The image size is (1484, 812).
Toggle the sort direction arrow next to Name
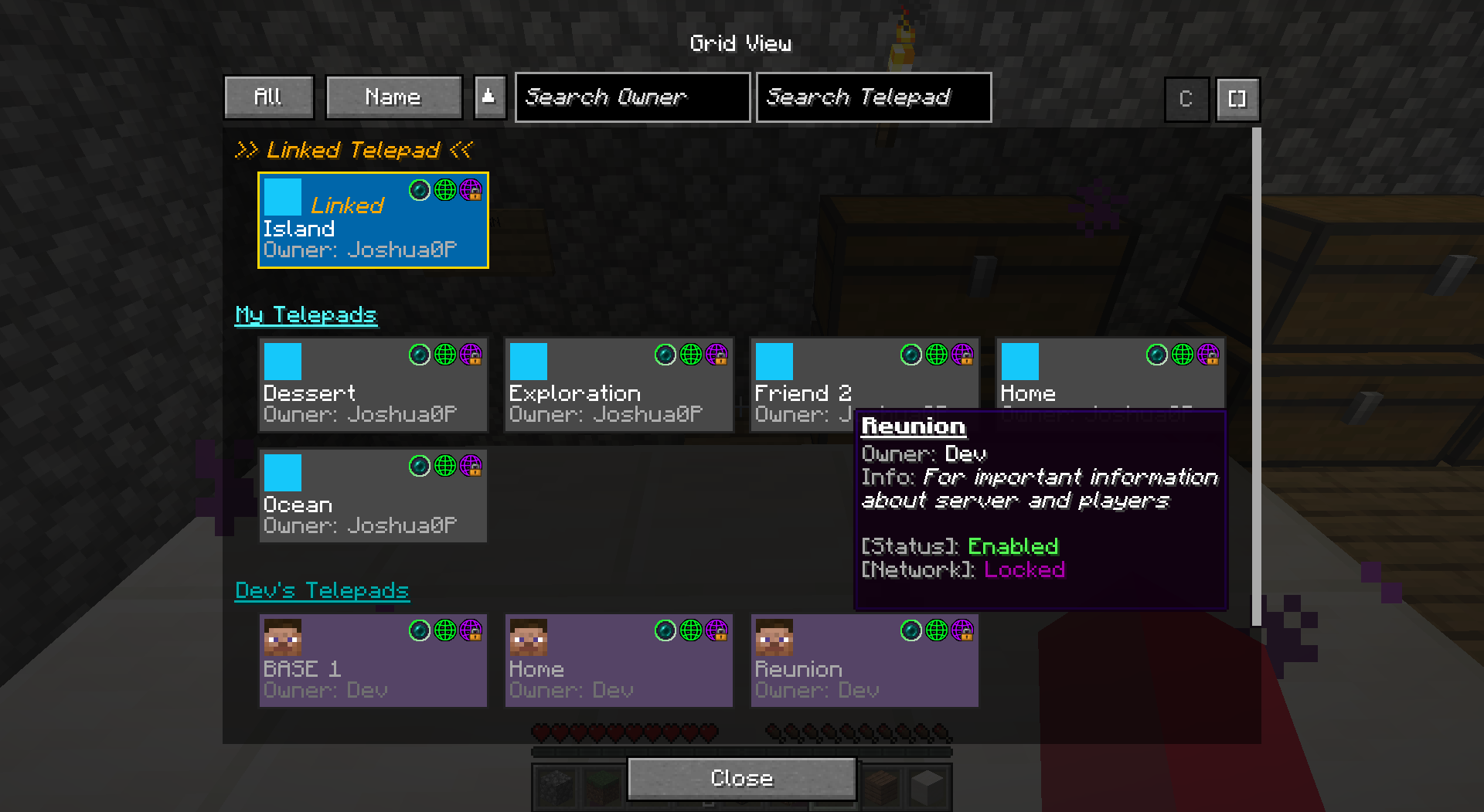[489, 97]
